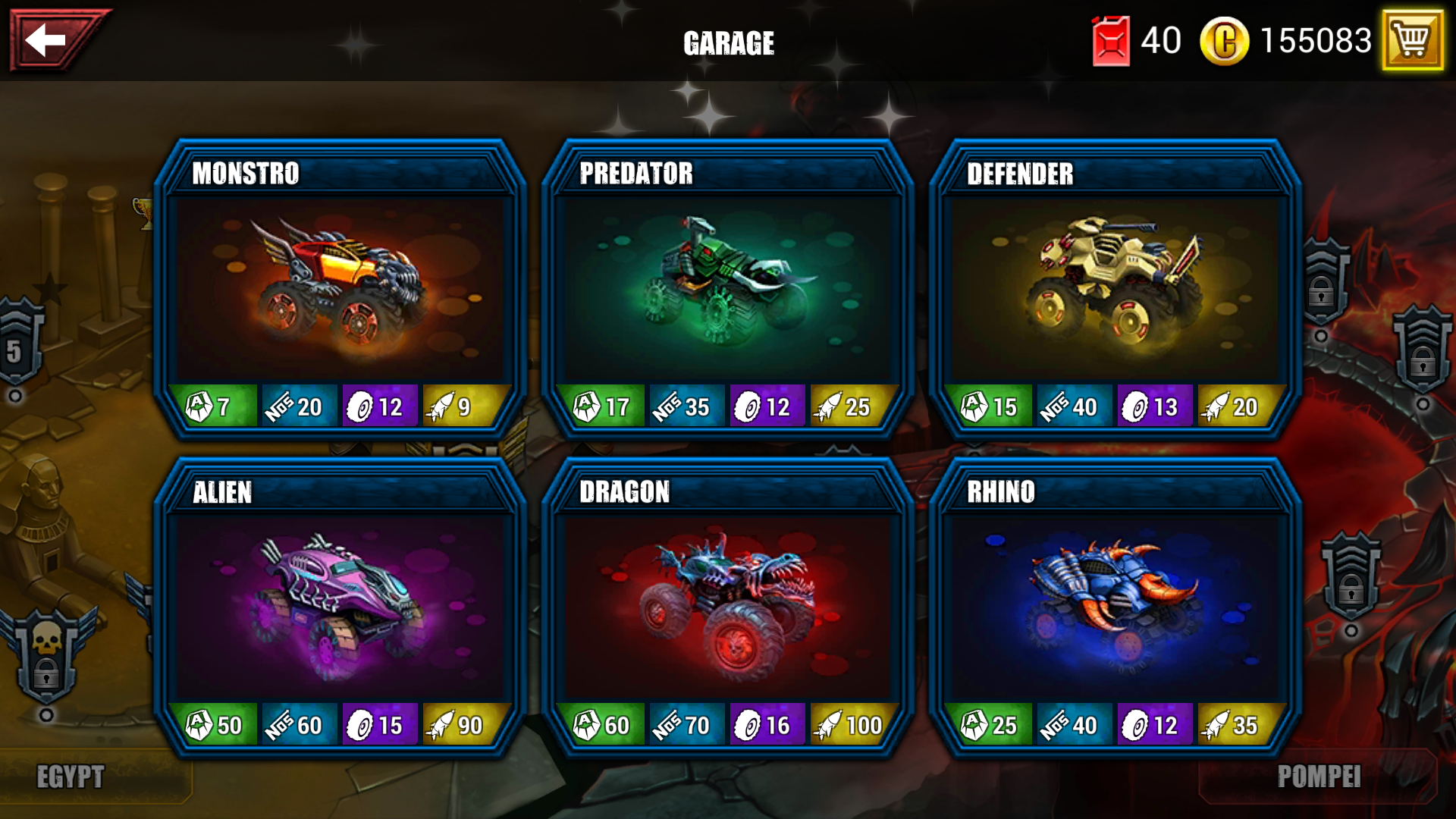
Task: Pick the Rhino truck card
Action: click(x=1115, y=607)
